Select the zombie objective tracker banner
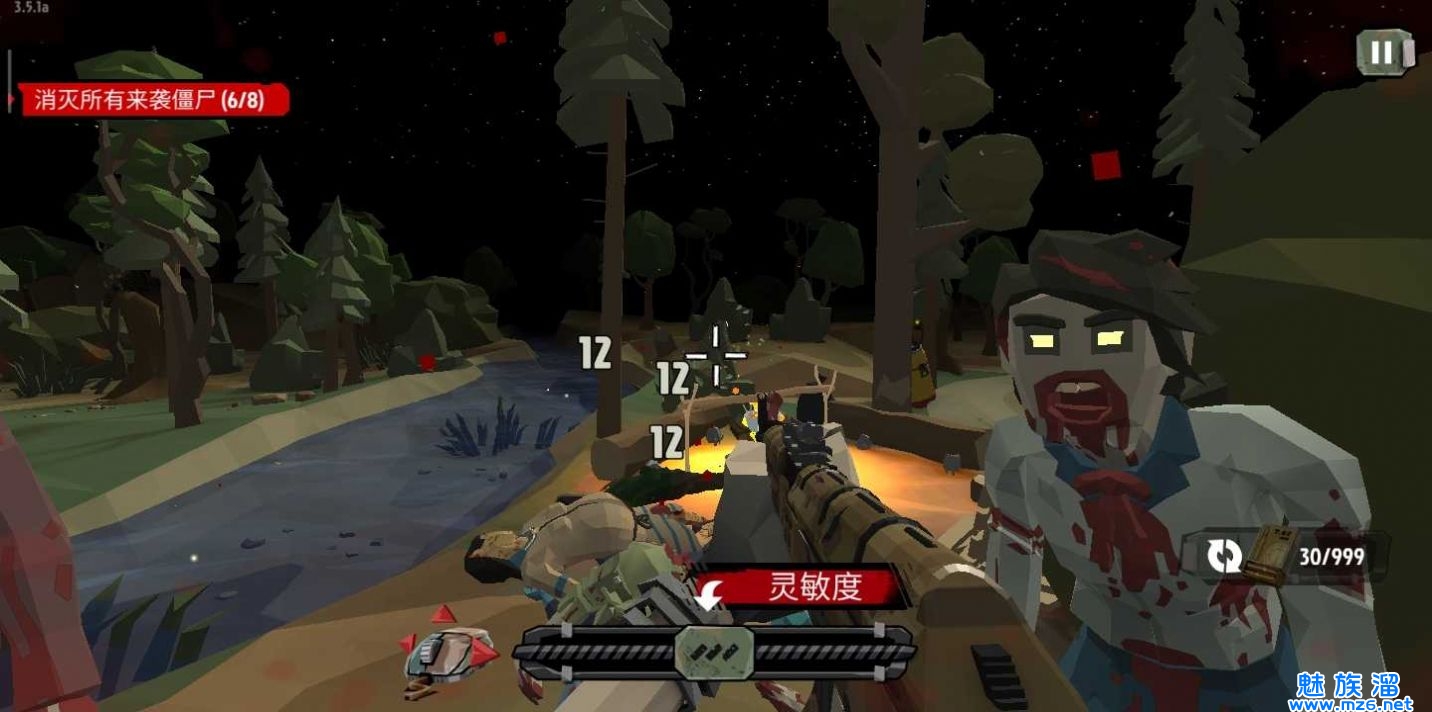1432x712 pixels. pos(152,100)
